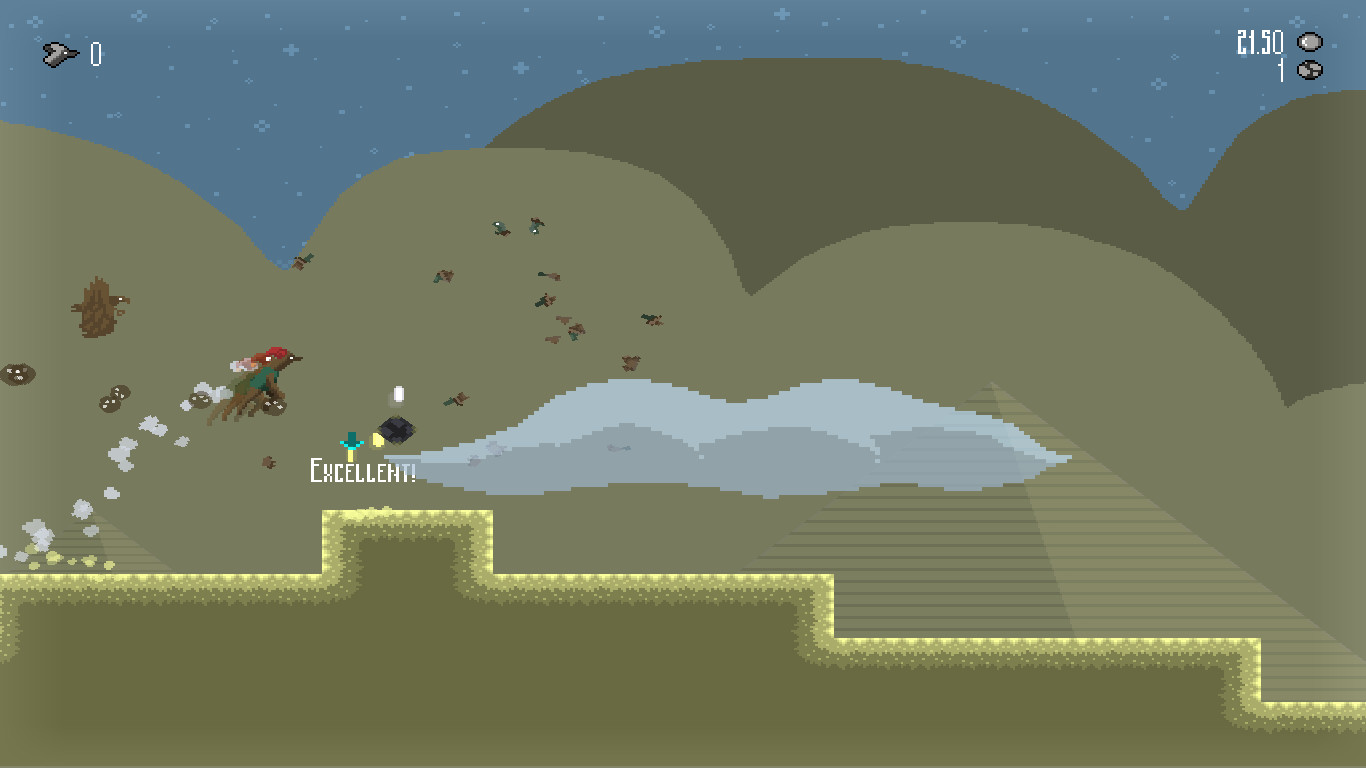Click the zero next to the duck counter
The width and height of the screenshot is (1366, 768).
pos(96,53)
